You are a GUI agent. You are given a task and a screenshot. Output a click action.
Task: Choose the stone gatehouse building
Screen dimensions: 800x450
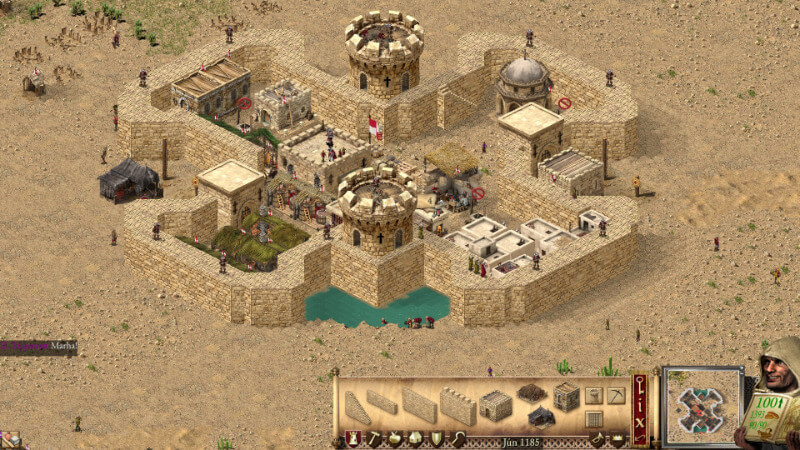[x=567, y=397]
